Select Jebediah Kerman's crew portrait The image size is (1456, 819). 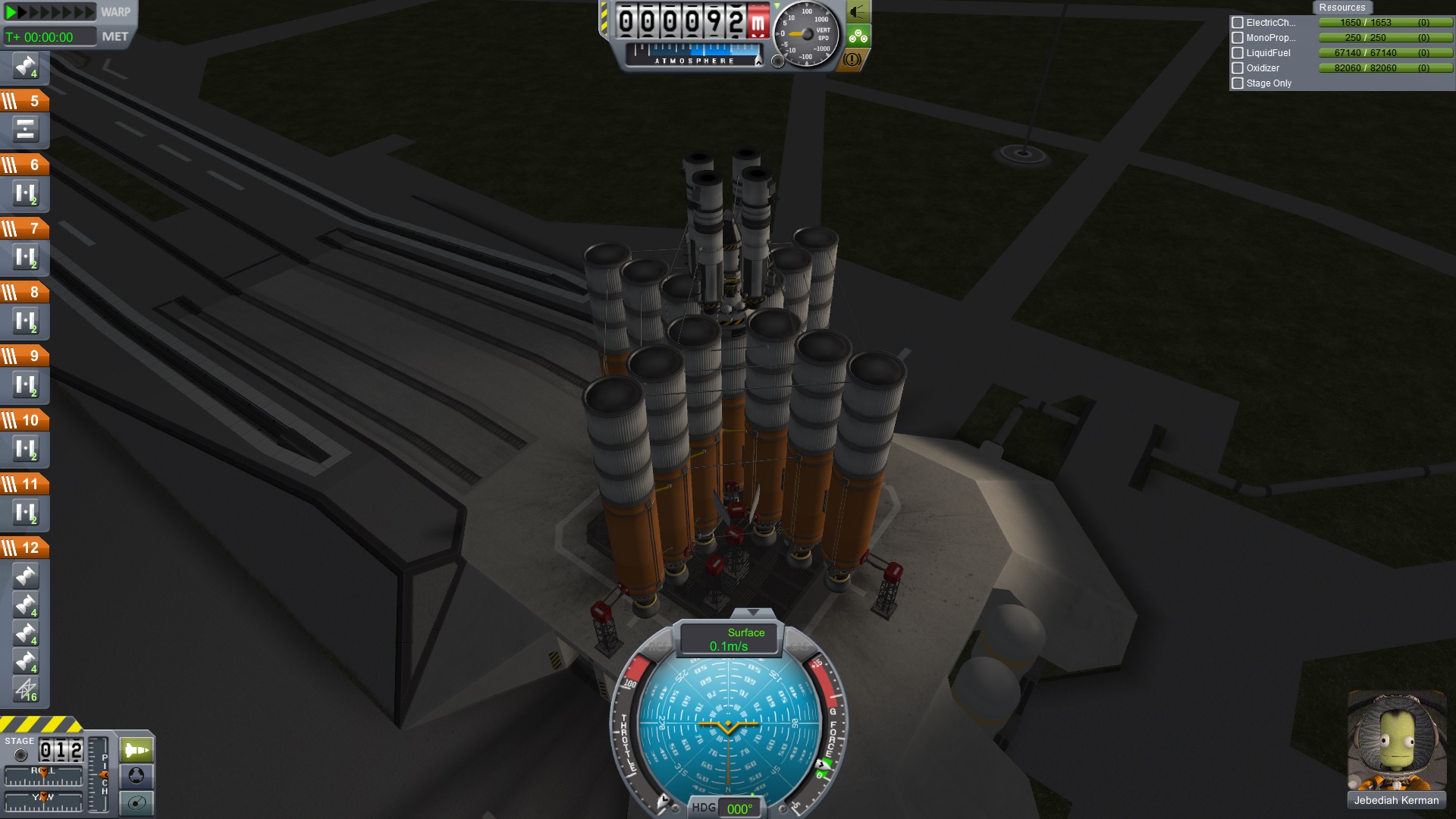[x=1396, y=741]
